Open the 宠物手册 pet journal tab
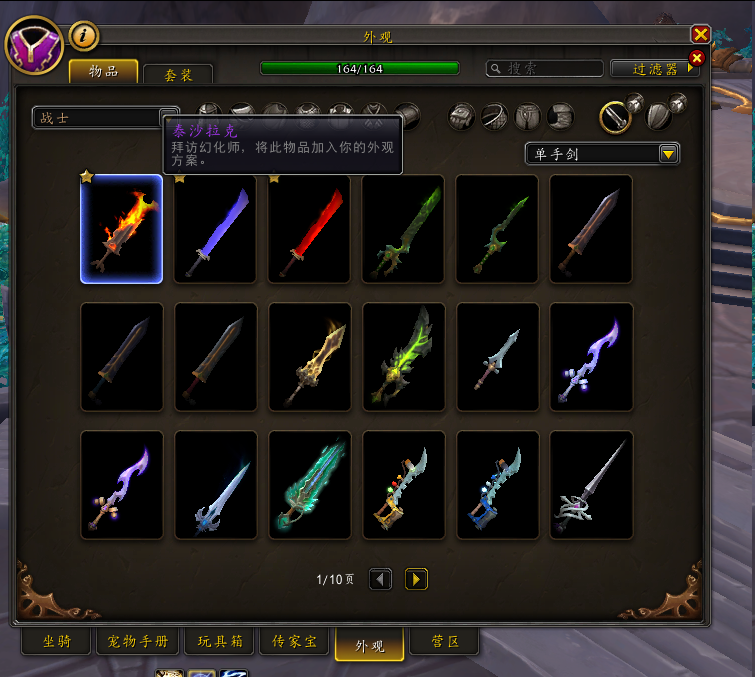 139,641
